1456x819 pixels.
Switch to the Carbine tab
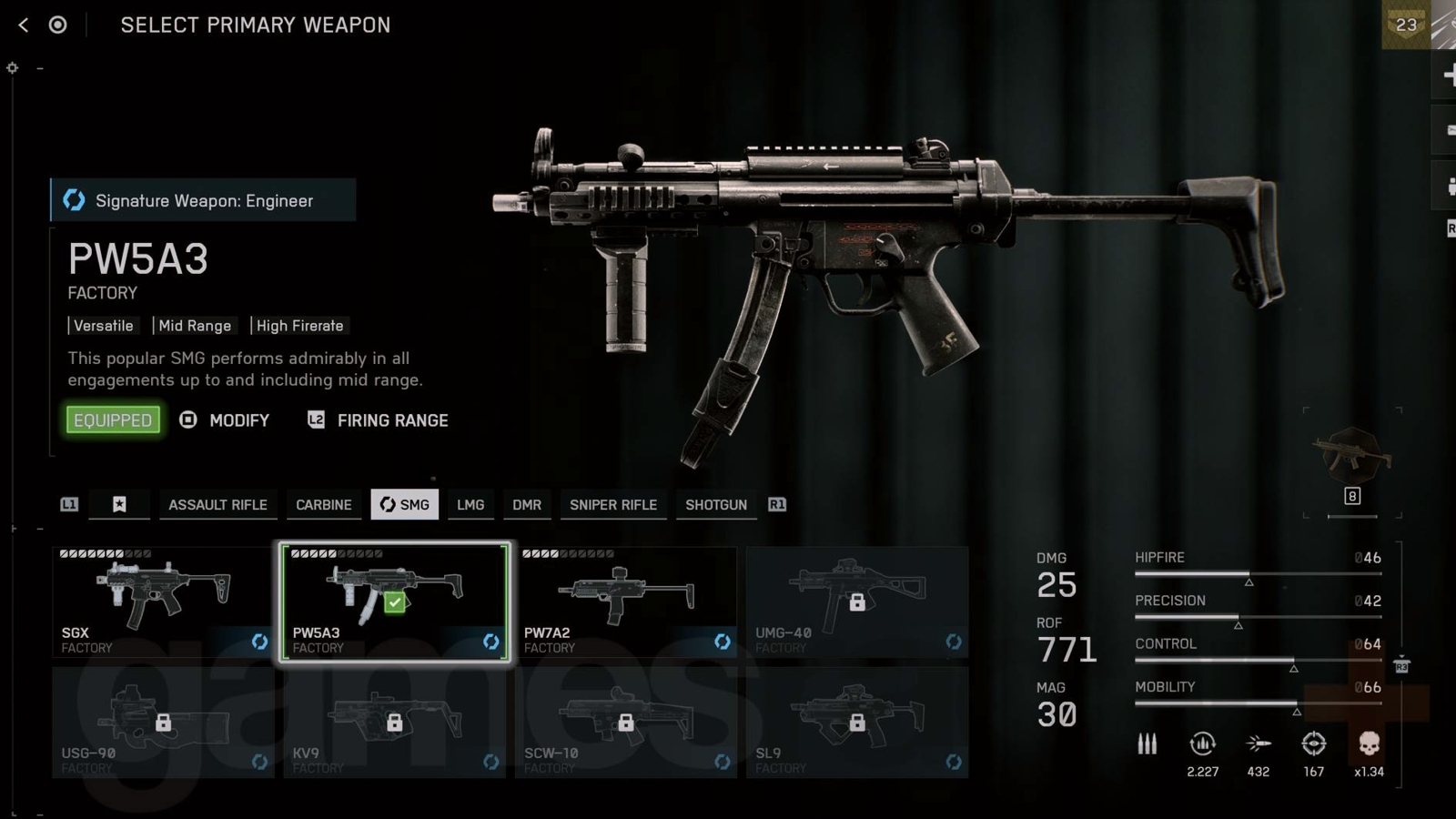pos(323,505)
